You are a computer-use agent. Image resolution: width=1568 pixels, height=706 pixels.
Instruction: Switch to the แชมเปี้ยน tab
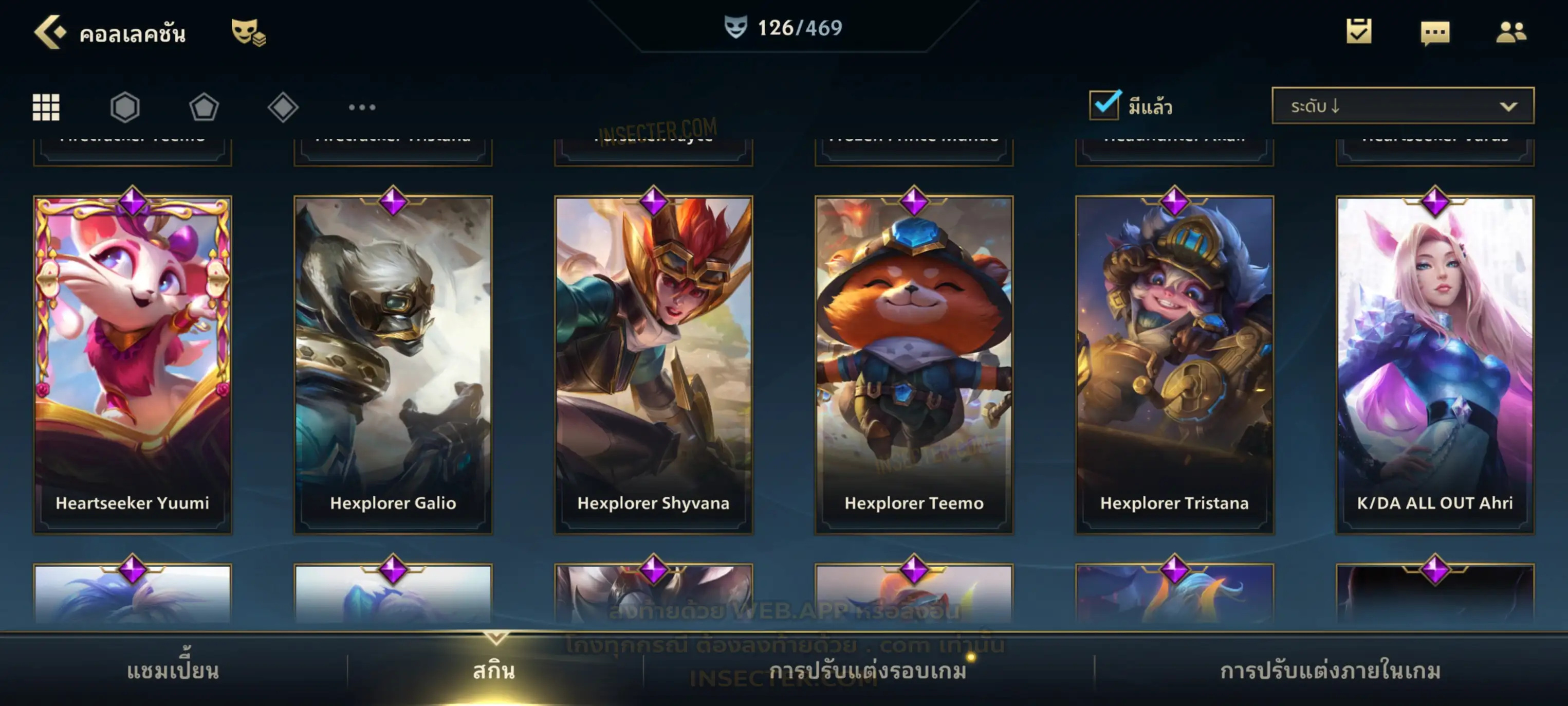coord(173,671)
